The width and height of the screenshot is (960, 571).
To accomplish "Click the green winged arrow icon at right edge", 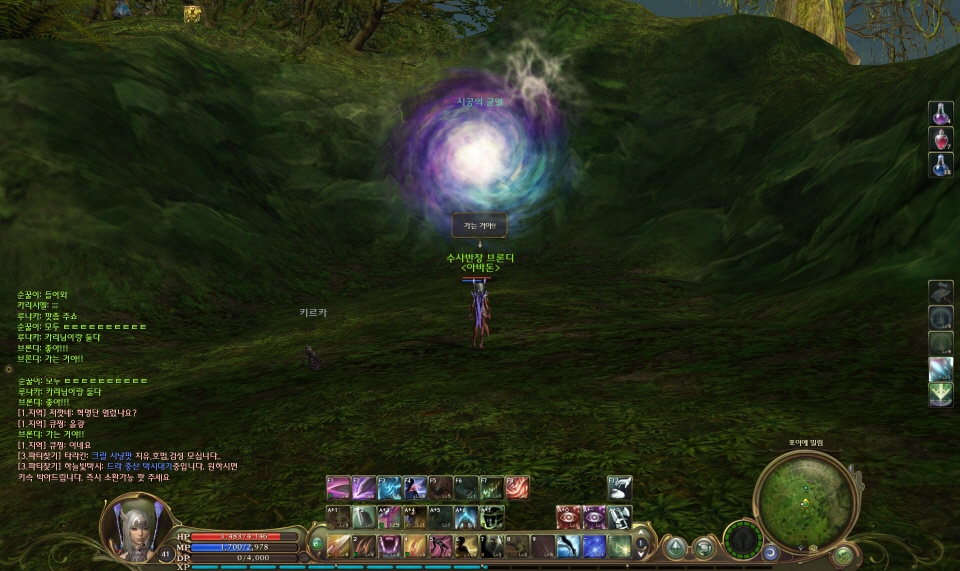I will (x=940, y=395).
